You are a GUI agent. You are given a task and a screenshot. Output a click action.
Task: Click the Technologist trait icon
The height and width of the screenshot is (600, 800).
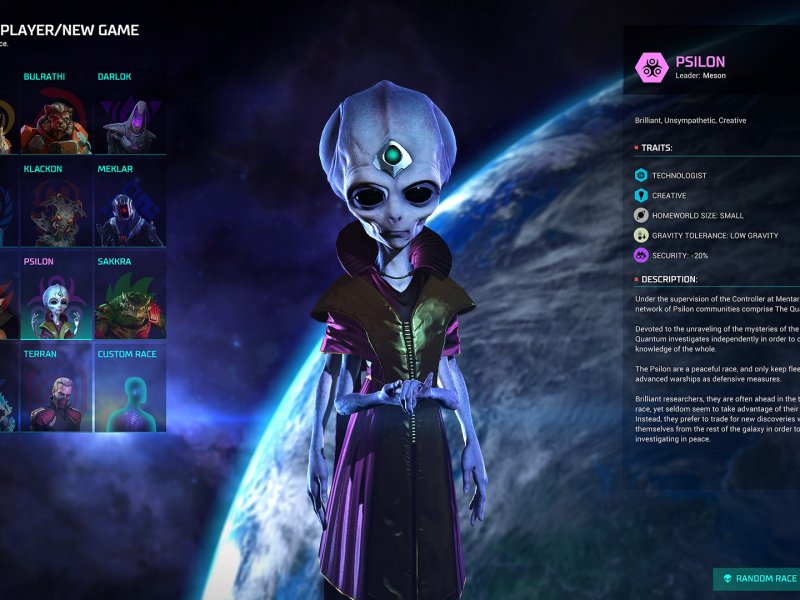[x=641, y=175]
